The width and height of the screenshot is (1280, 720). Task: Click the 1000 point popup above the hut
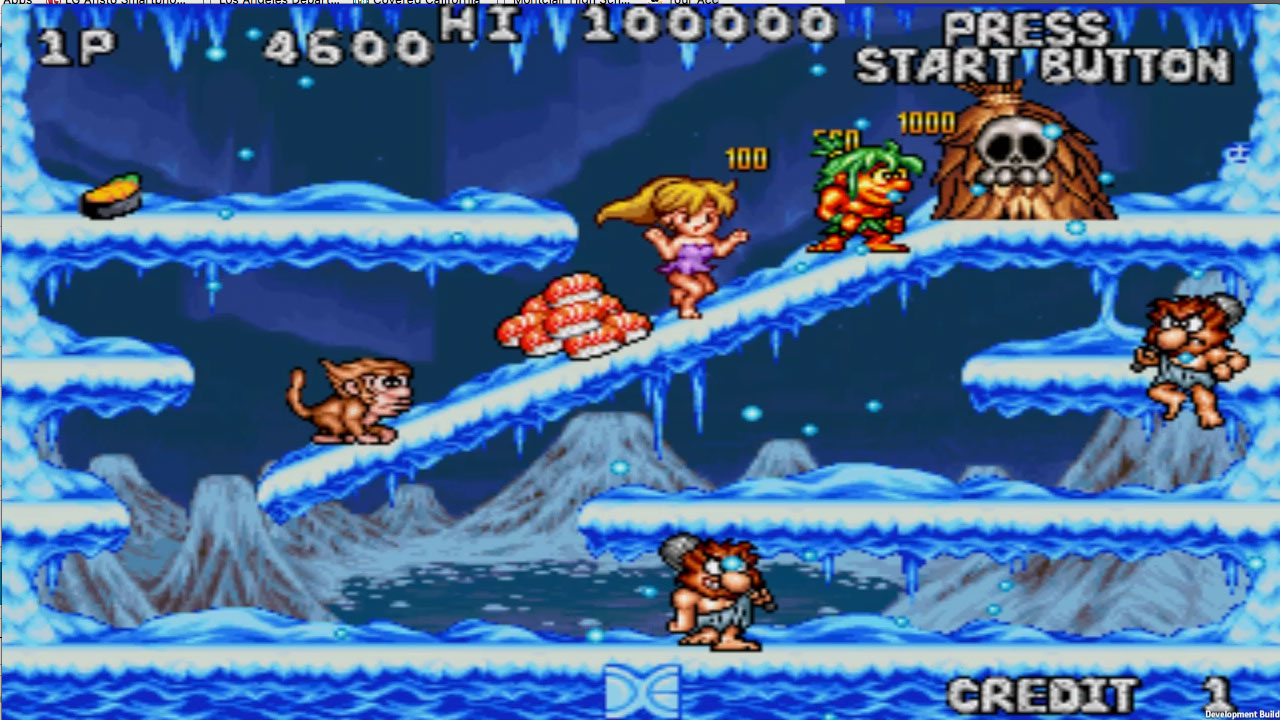point(927,125)
